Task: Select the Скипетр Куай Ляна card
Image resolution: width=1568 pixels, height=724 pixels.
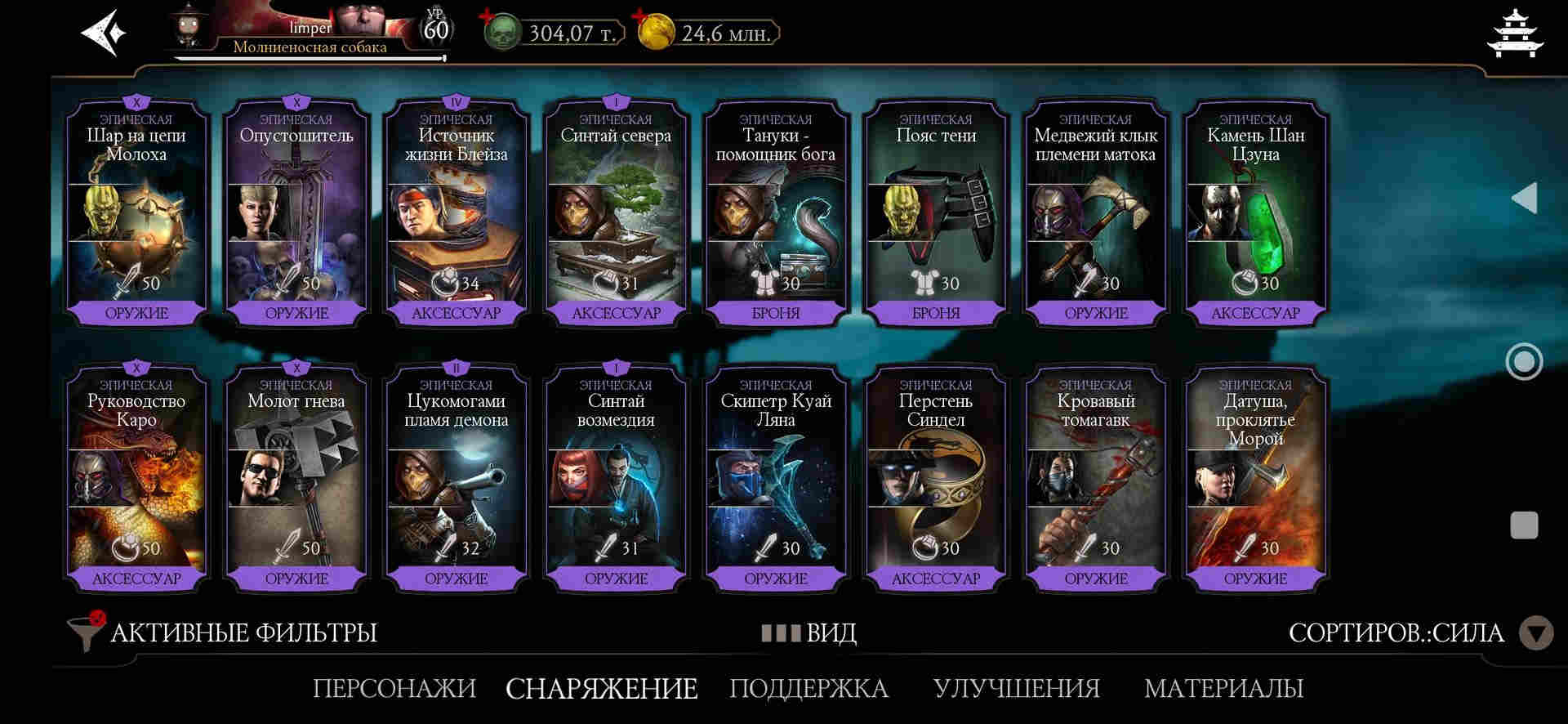Action: (776, 480)
